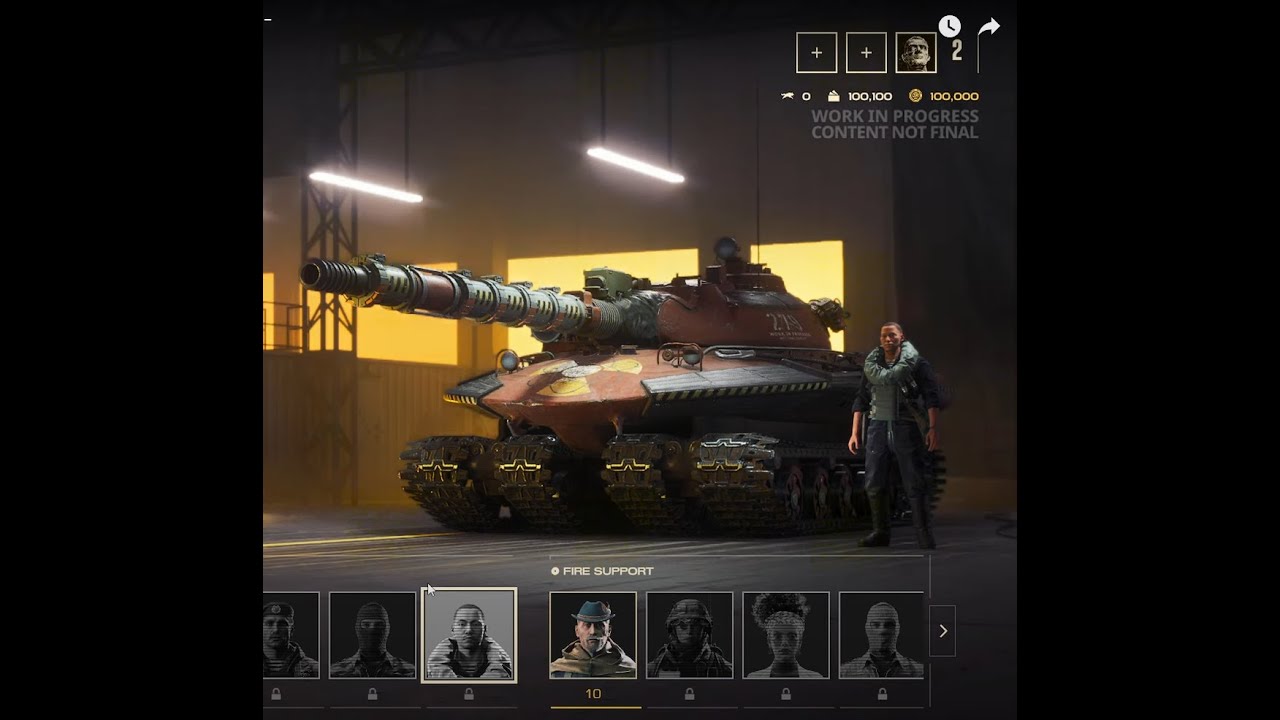Share the video with the arrow icon

pos(988,27)
